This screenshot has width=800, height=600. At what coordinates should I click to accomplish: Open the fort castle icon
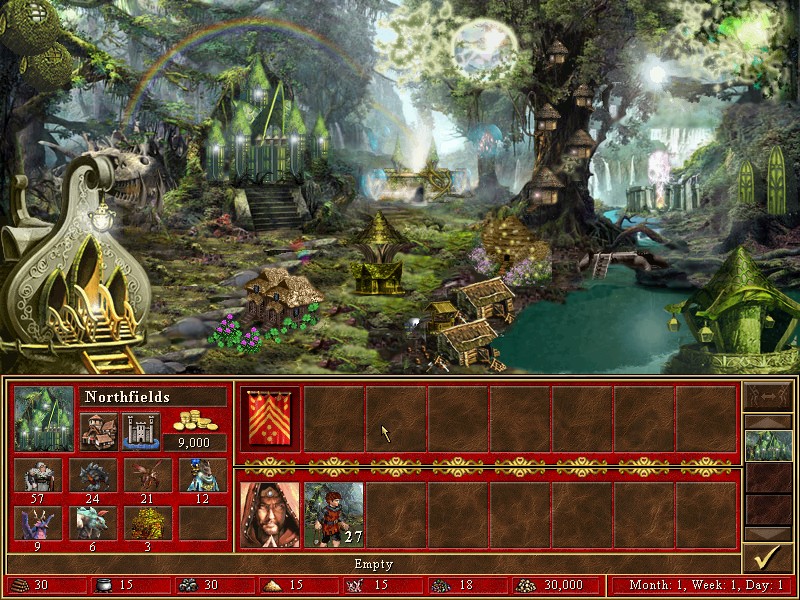coord(141,431)
